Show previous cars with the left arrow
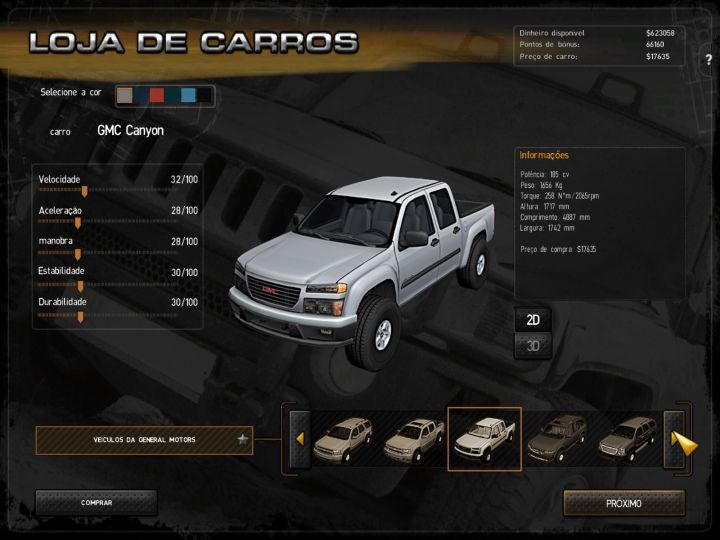Screen dimensions: 720x540 pyautogui.click(x=299, y=439)
